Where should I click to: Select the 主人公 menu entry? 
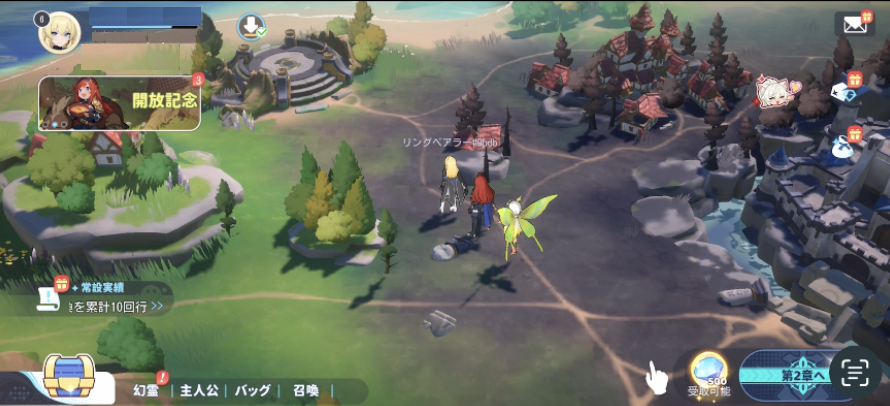(x=199, y=390)
